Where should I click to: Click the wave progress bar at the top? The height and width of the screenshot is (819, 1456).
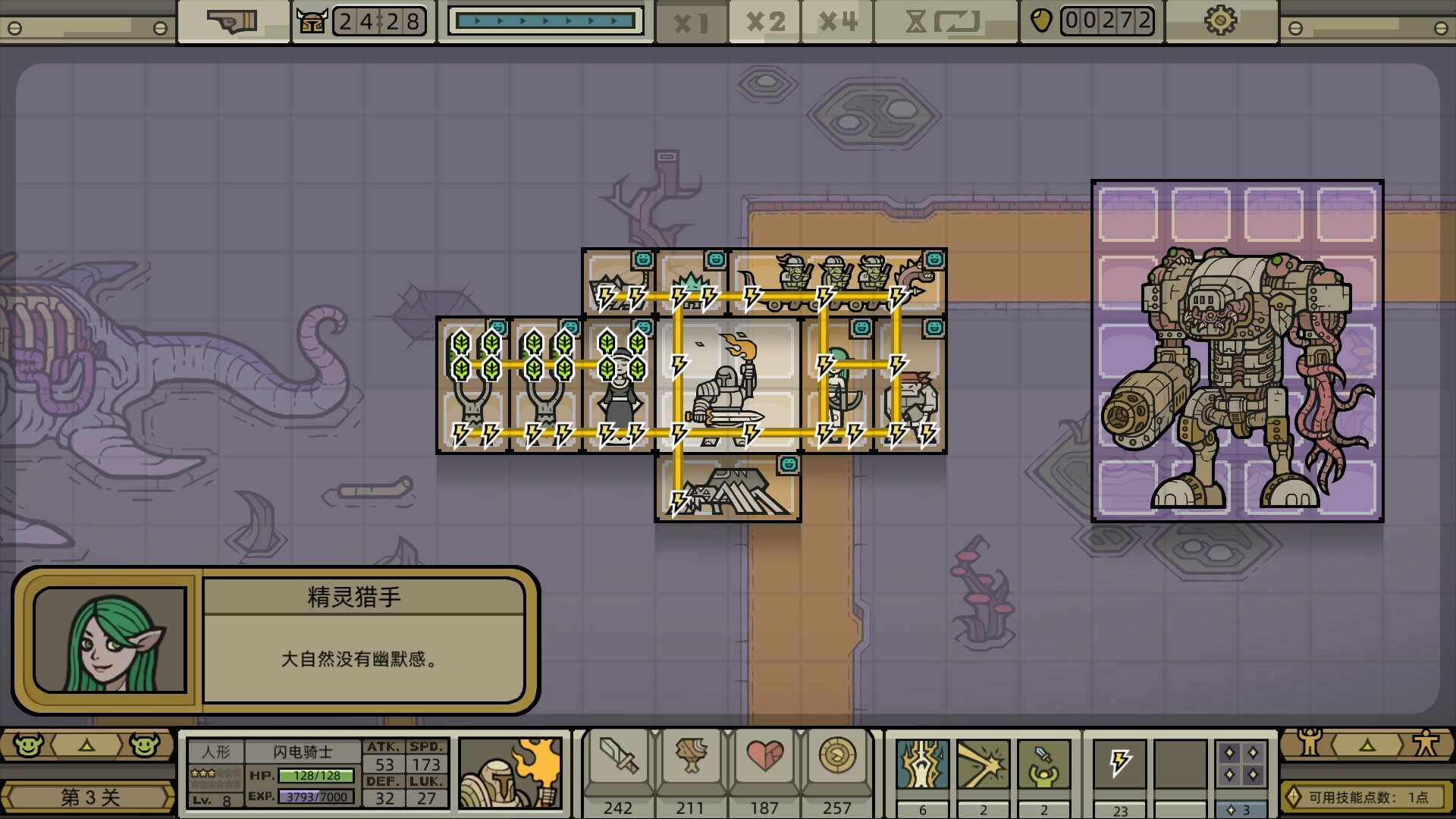[546, 20]
